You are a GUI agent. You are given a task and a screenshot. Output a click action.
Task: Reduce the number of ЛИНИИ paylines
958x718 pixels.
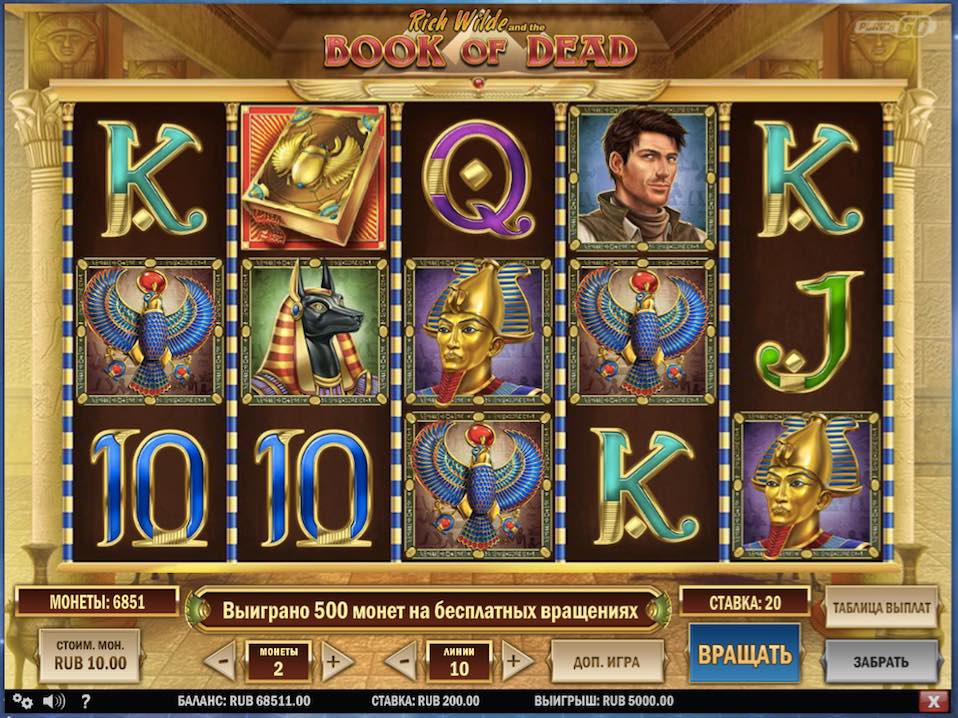point(400,661)
